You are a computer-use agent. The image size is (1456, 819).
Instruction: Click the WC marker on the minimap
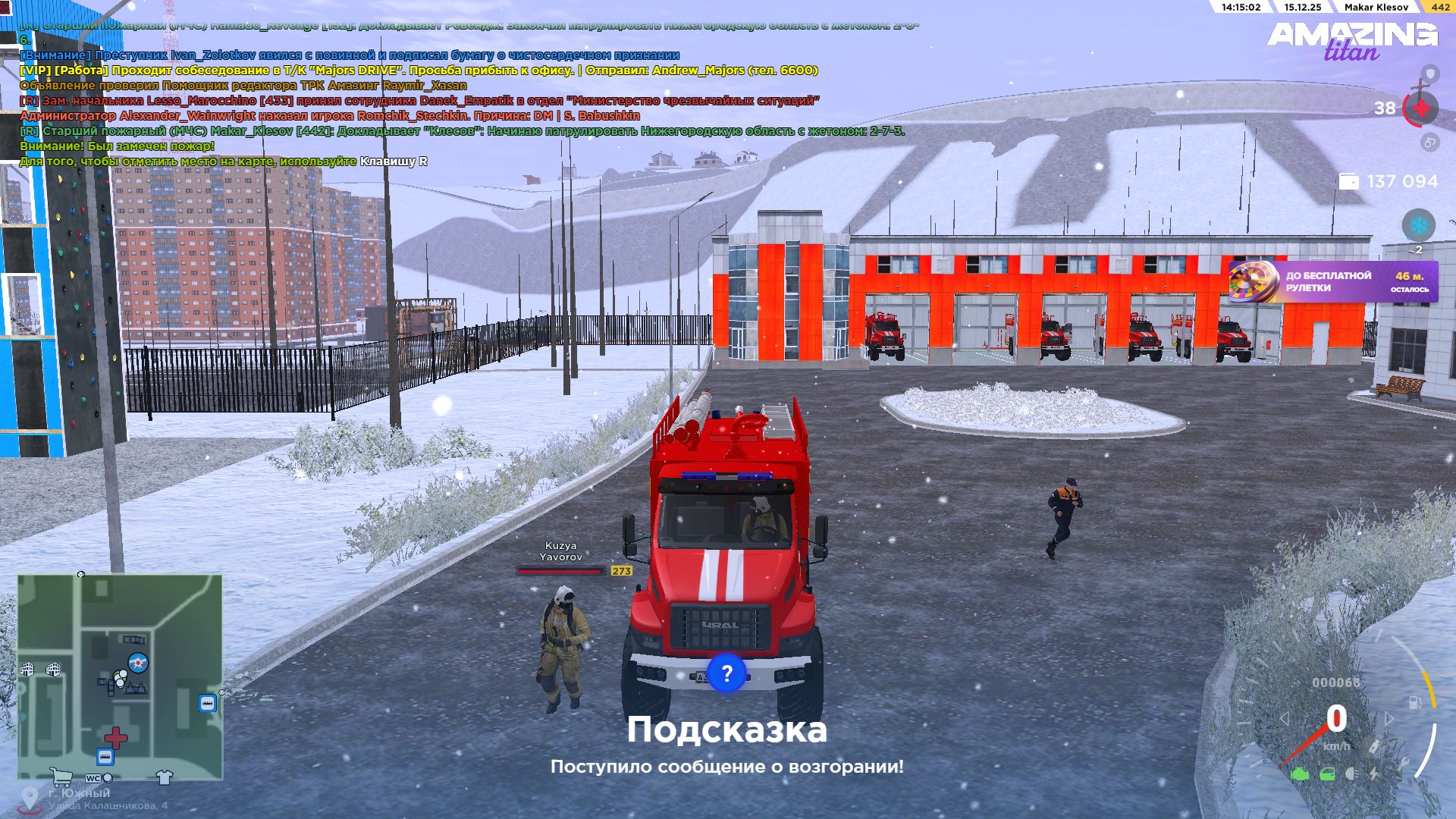pos(93,779)
